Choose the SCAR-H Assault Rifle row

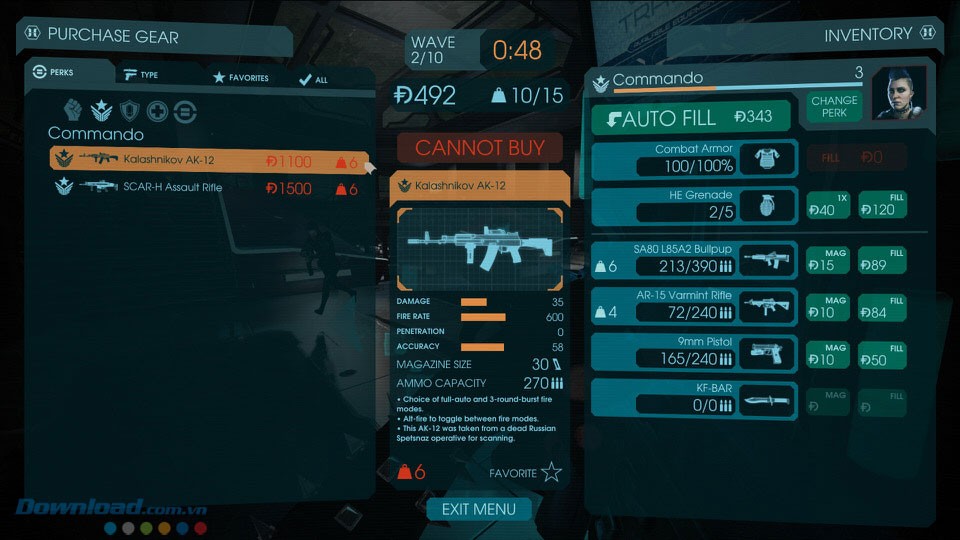(208, 187)
